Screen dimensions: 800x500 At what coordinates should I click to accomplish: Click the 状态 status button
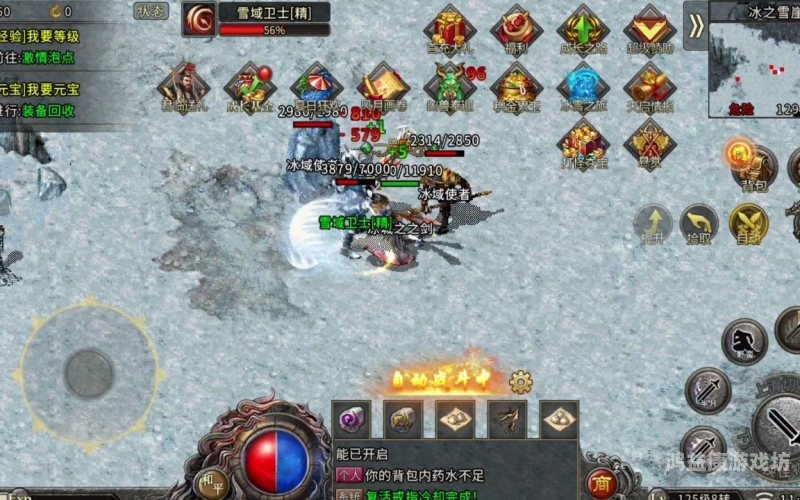[x=151, y=11]
